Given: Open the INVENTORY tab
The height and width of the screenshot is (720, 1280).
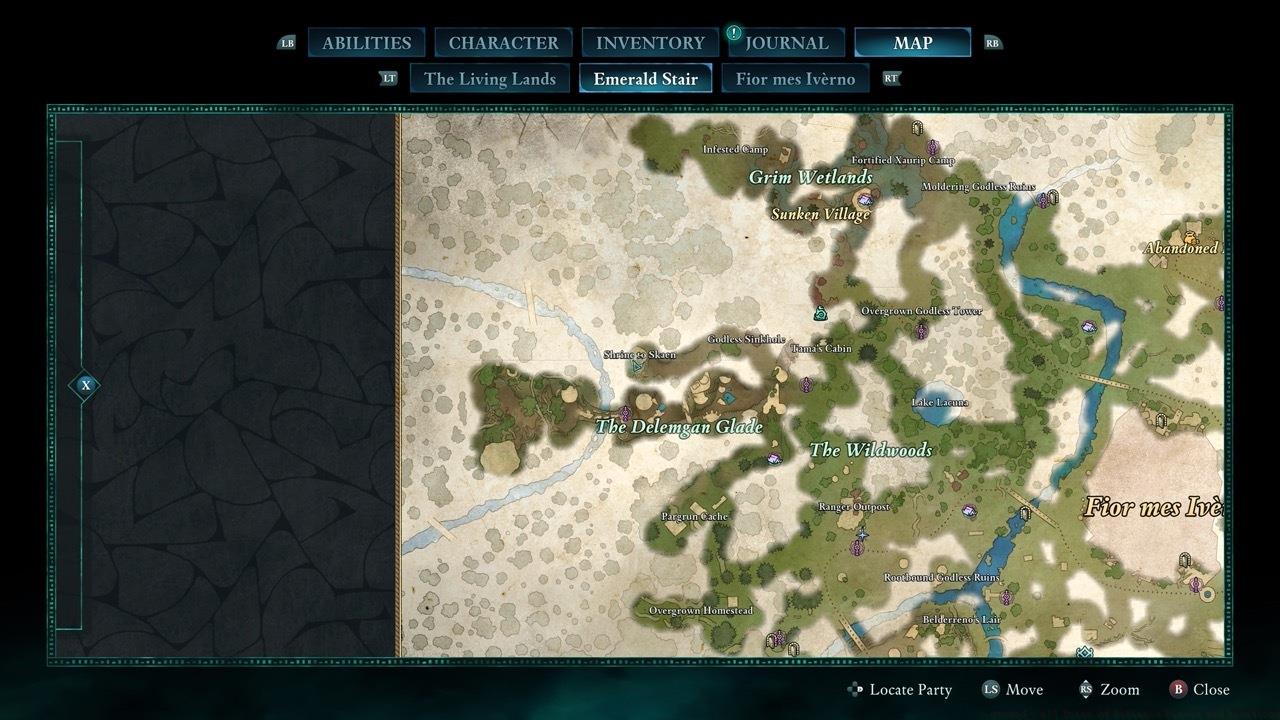Looking at the screenshot, I should tap(648, 42).
